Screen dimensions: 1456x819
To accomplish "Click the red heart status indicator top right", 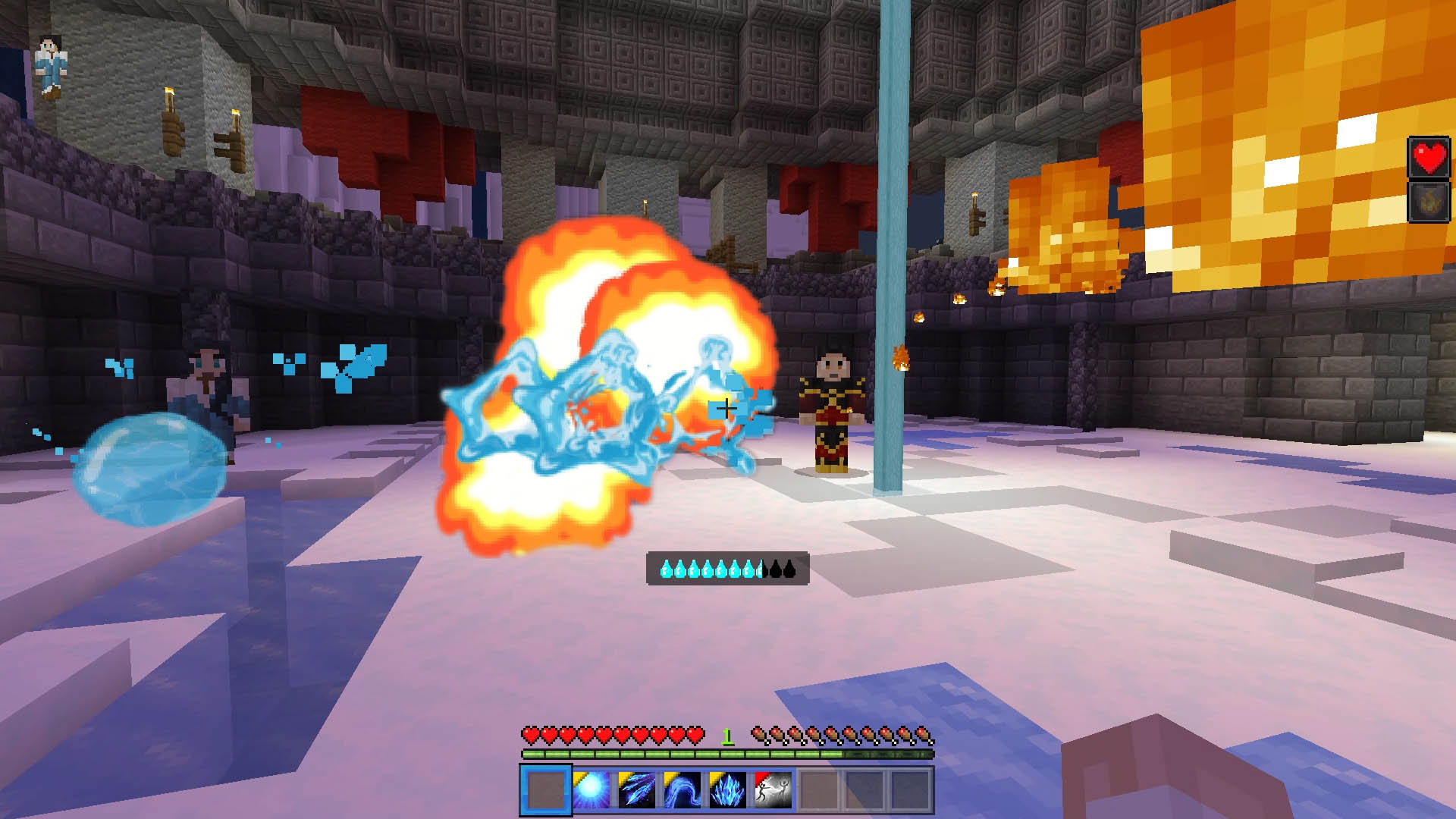I will [1428, 159].
